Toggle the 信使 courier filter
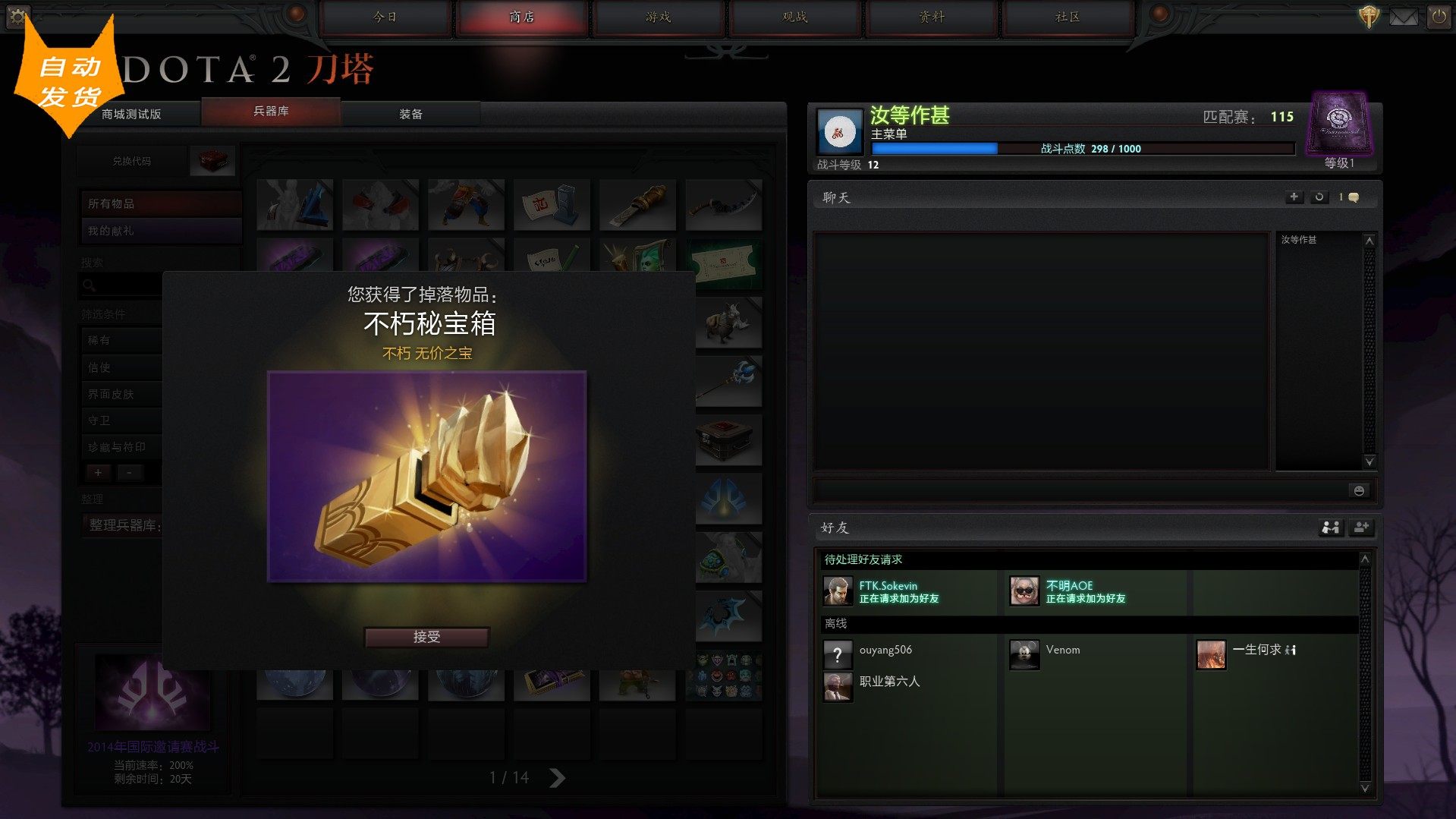1456x819 pixels. pyautogui.click(x=120, y=367)
